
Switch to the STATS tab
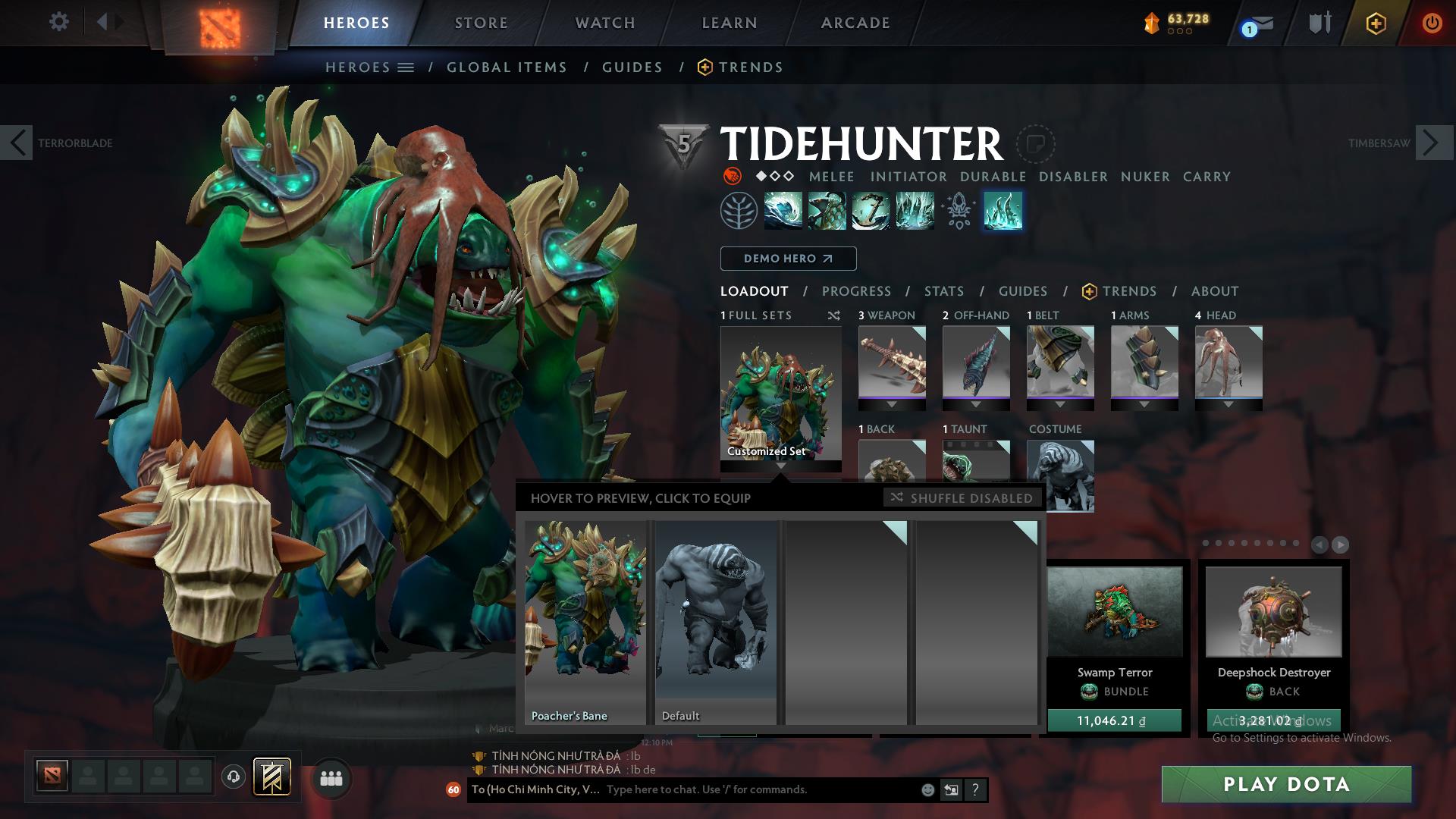[943, 291]
